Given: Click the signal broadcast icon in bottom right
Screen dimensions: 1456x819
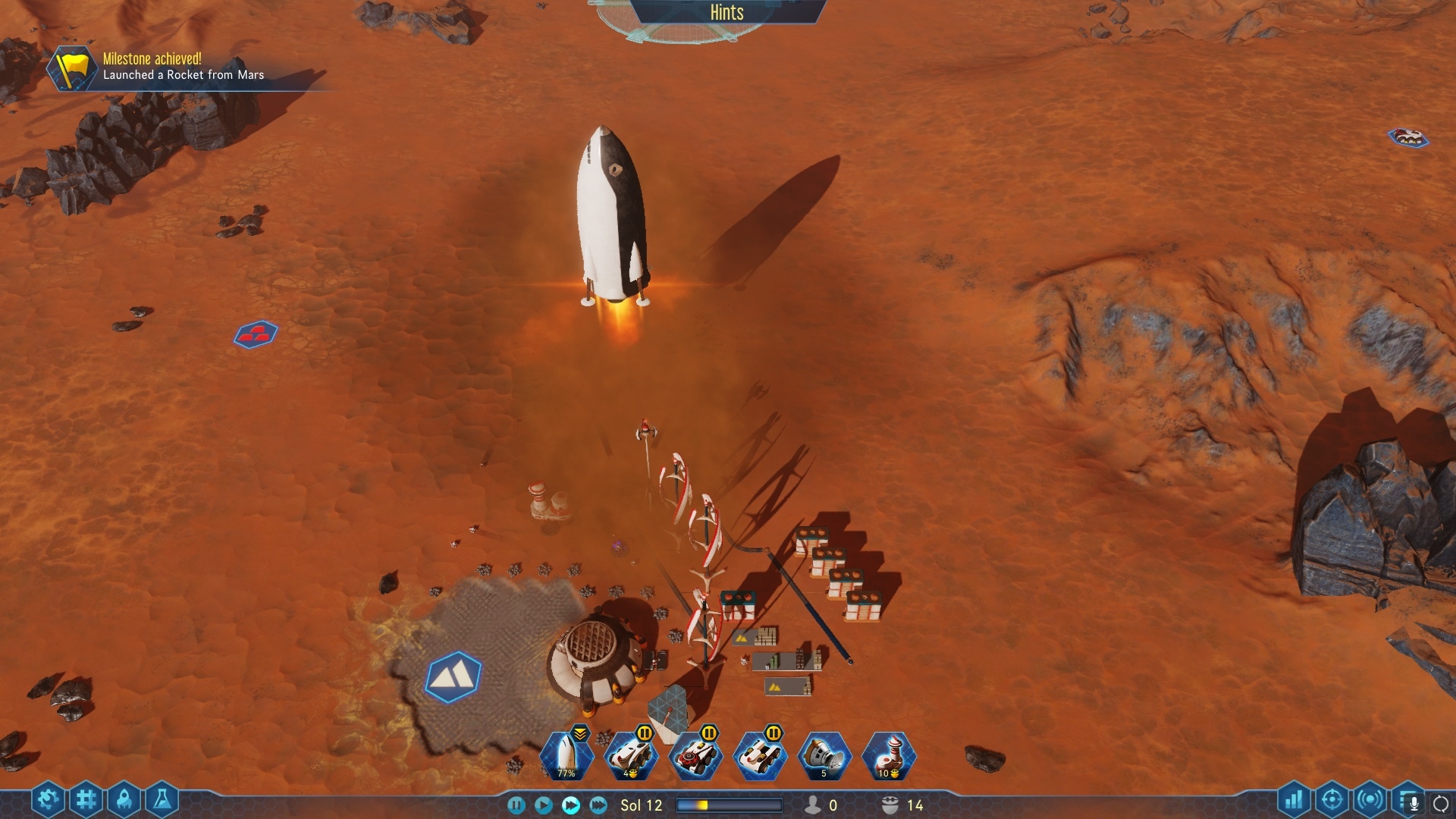Looking at the screenshot, I should [x=1370, y=799].
